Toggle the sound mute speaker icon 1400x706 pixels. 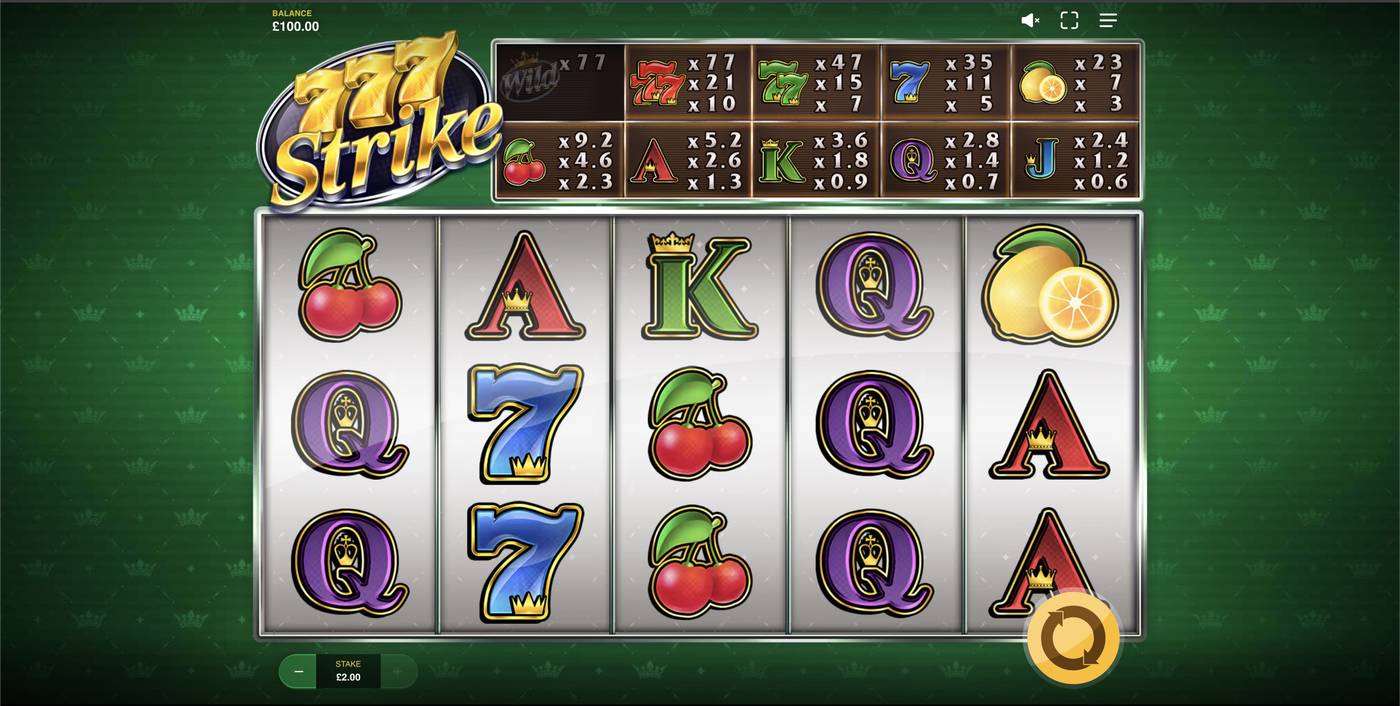[x=1030, y=20]
